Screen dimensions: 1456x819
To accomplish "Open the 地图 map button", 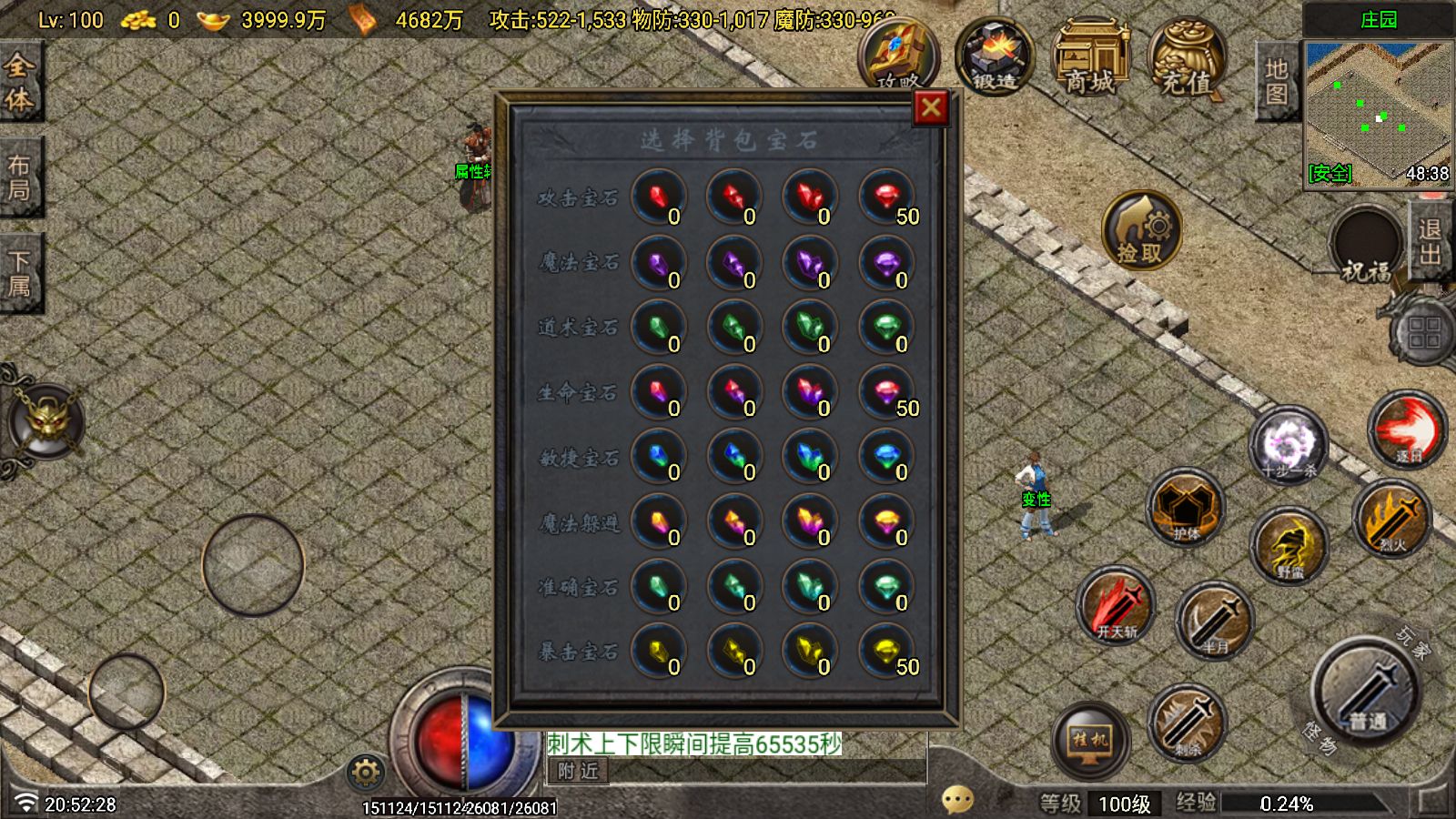I will point(1276,81).
